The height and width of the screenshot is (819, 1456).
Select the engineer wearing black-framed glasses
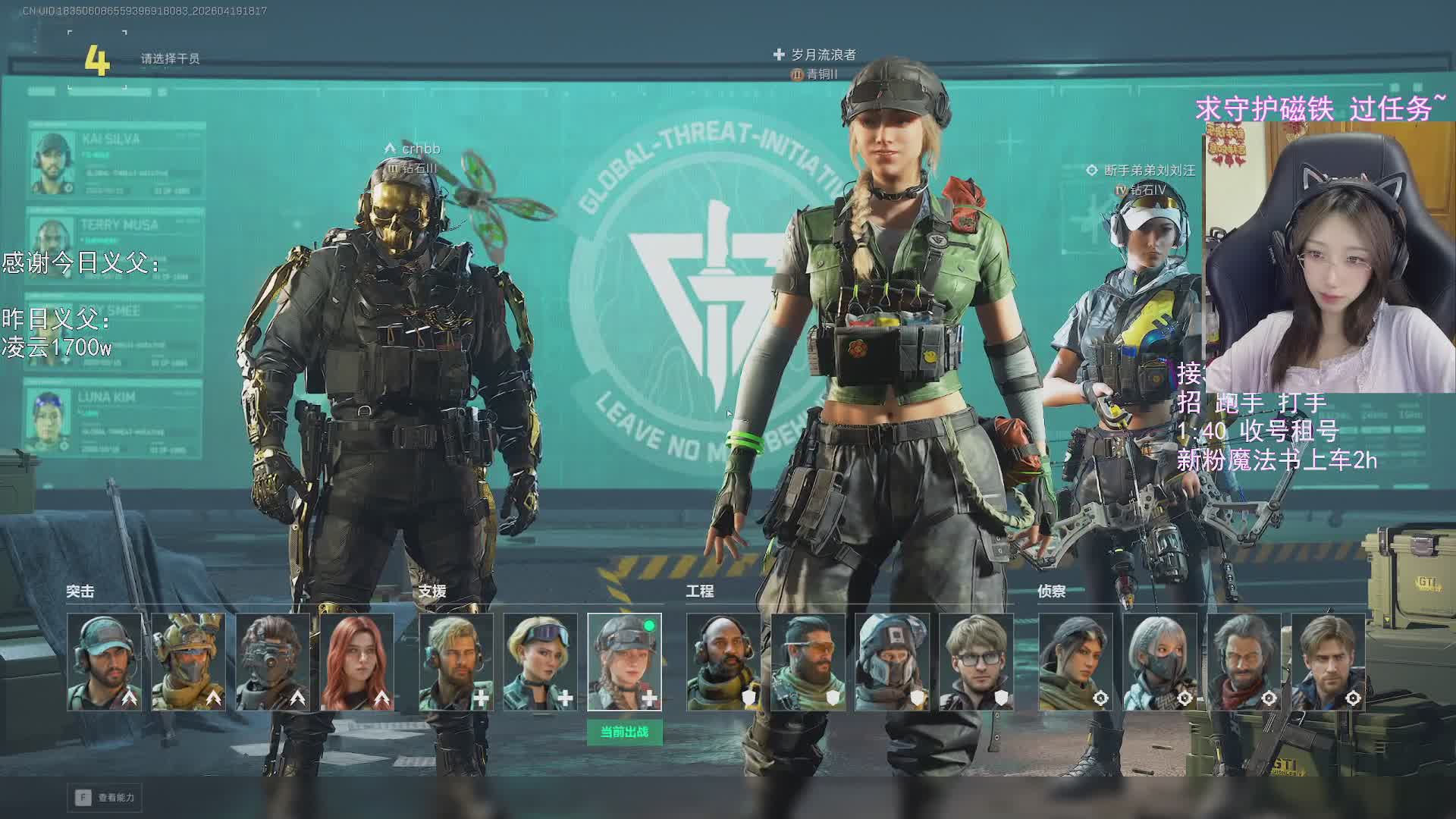[x=977, y=661]
